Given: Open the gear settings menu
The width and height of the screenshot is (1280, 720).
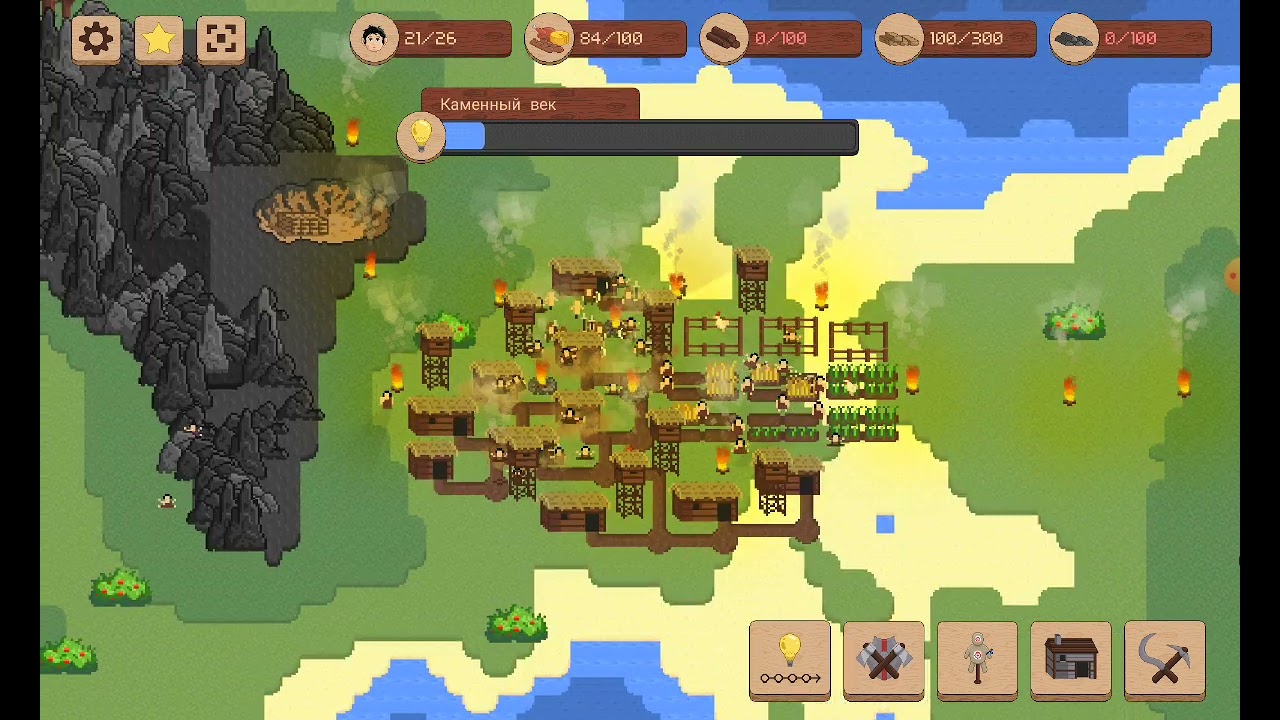Looking at the screenshot, I should tap(96, 40).
